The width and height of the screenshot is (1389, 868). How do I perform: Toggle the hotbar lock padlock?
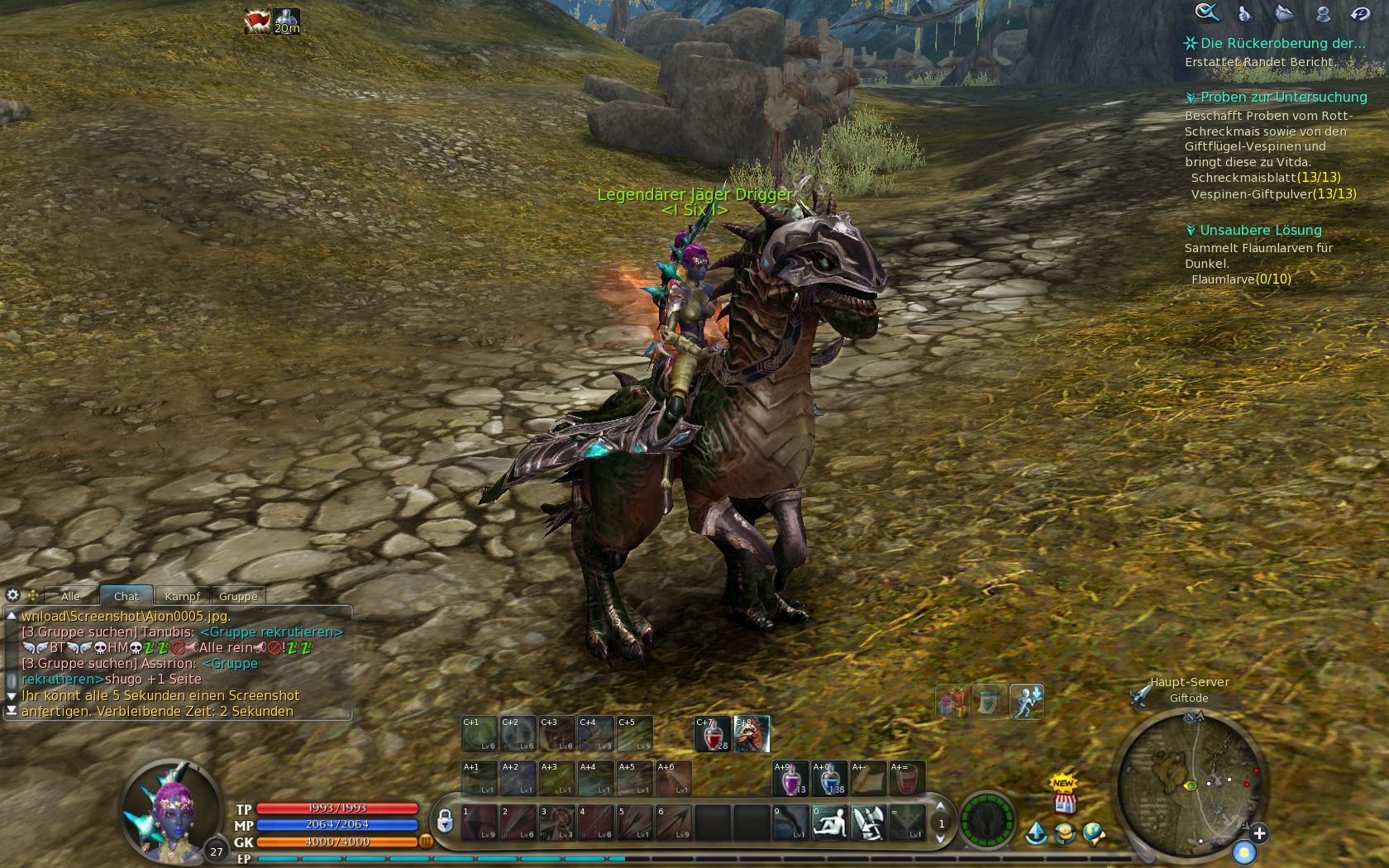pos(445,821)
